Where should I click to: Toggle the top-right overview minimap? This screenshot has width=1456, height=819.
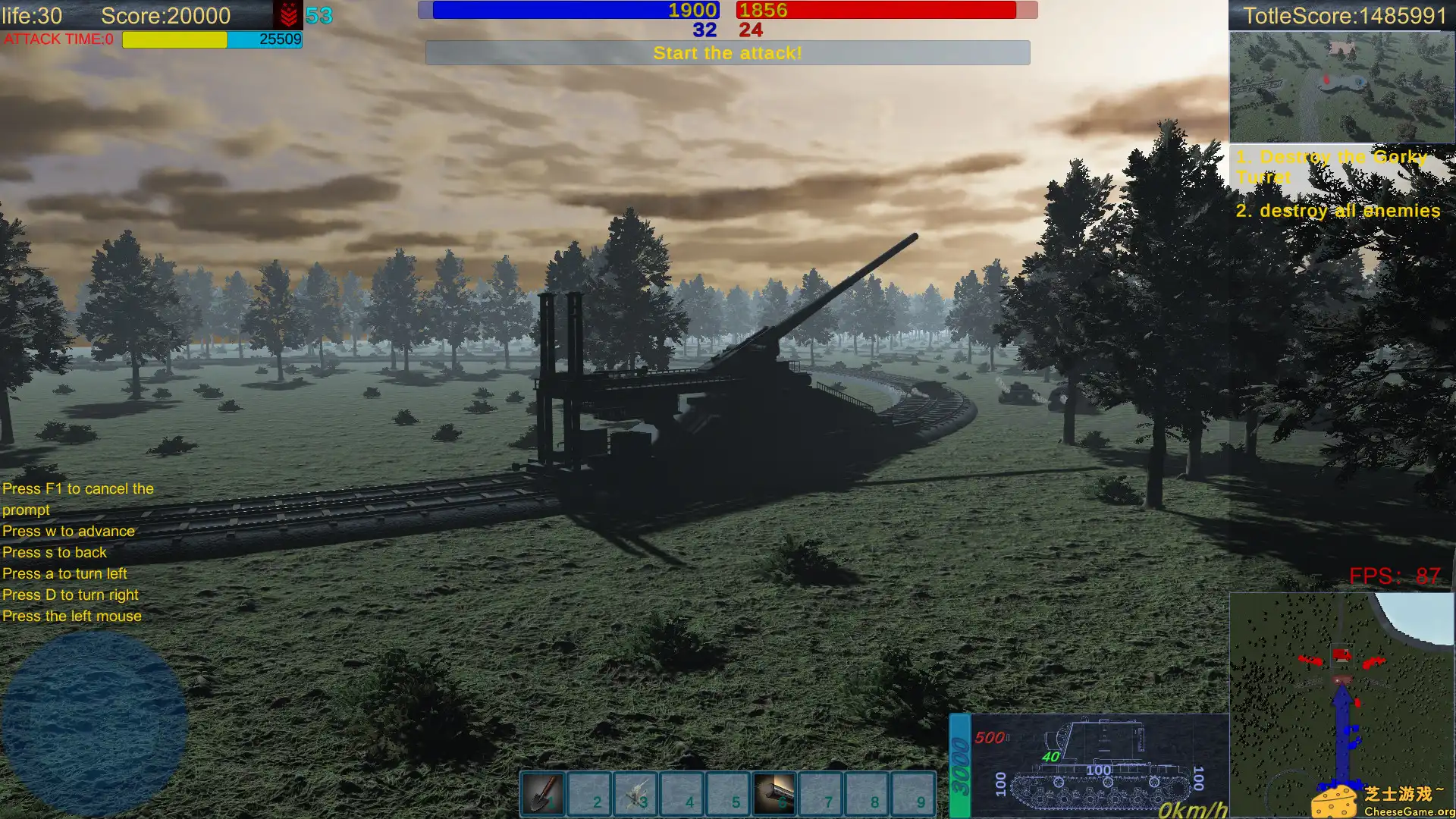click(x=1342, y=87)
